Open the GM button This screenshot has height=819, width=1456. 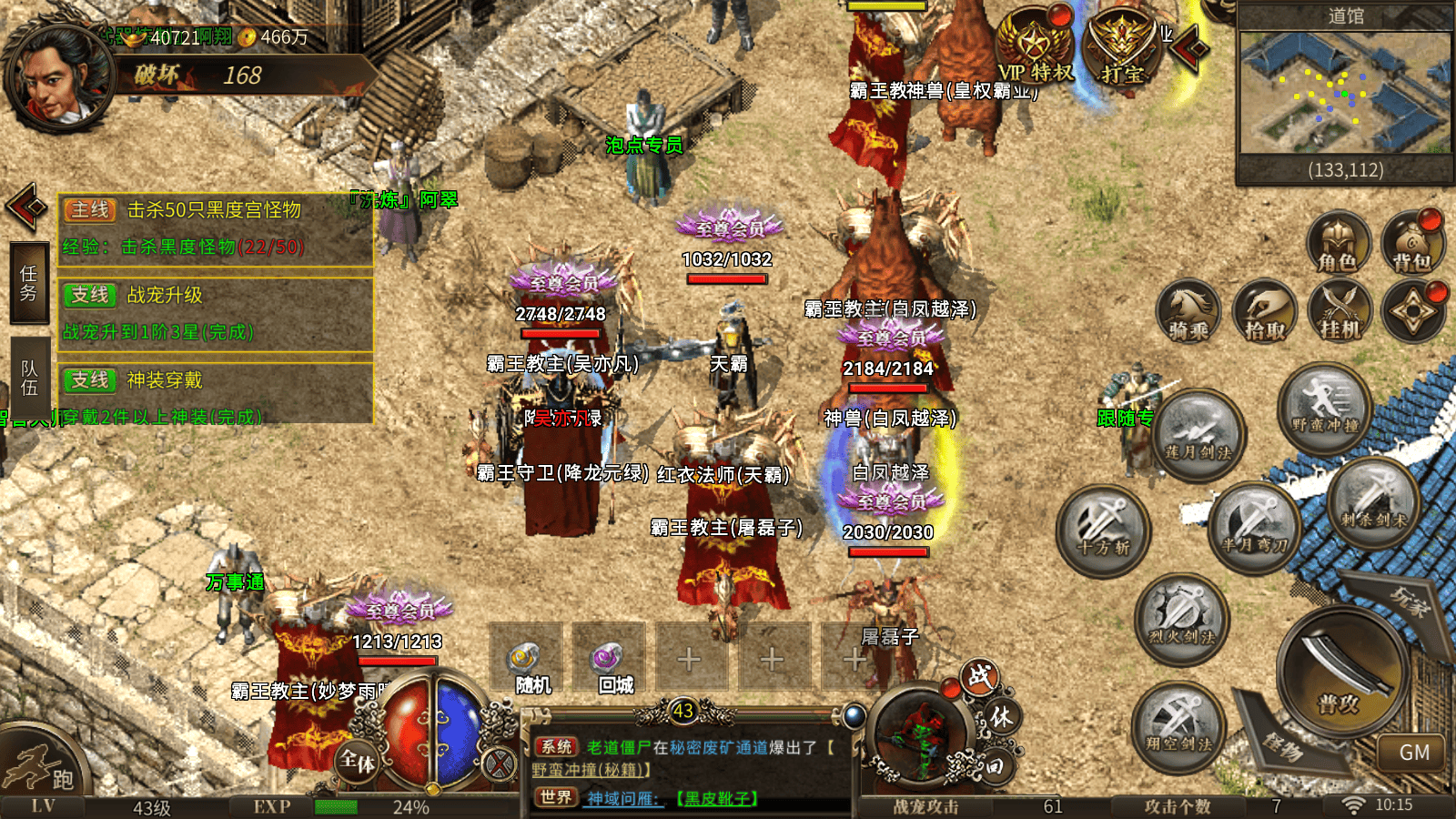click(x=1414, y=753)
